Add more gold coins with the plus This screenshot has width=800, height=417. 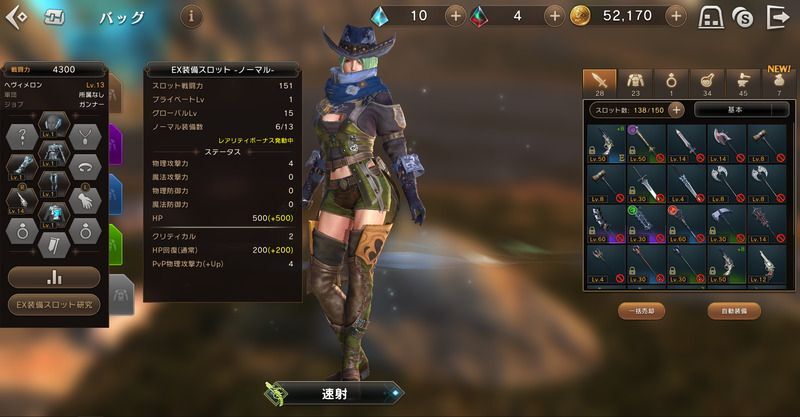[x=677, y=16]
